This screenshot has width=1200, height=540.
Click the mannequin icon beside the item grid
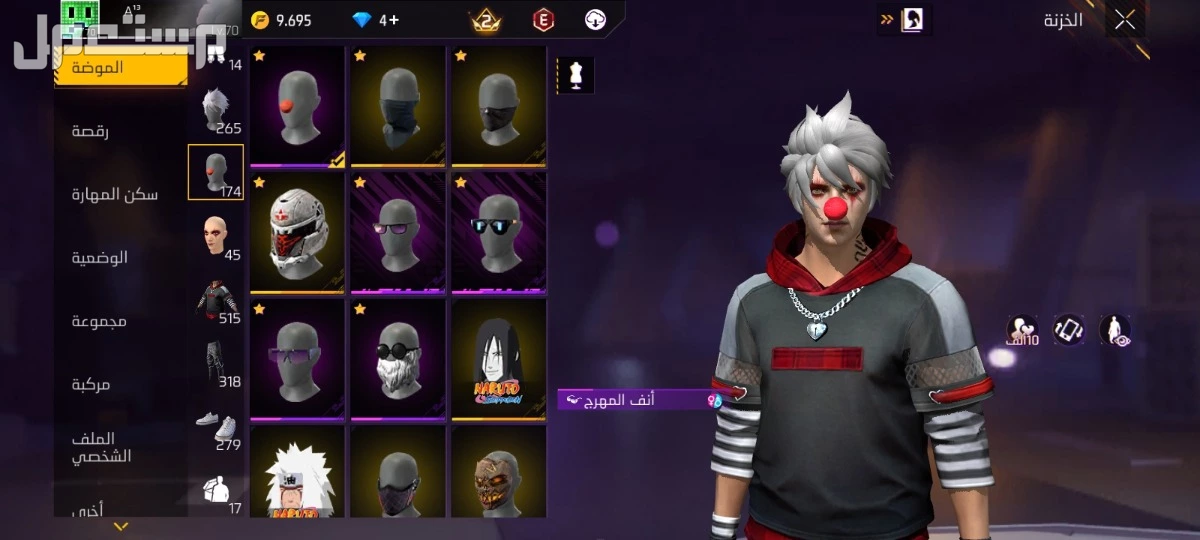(x=575, y=76)
